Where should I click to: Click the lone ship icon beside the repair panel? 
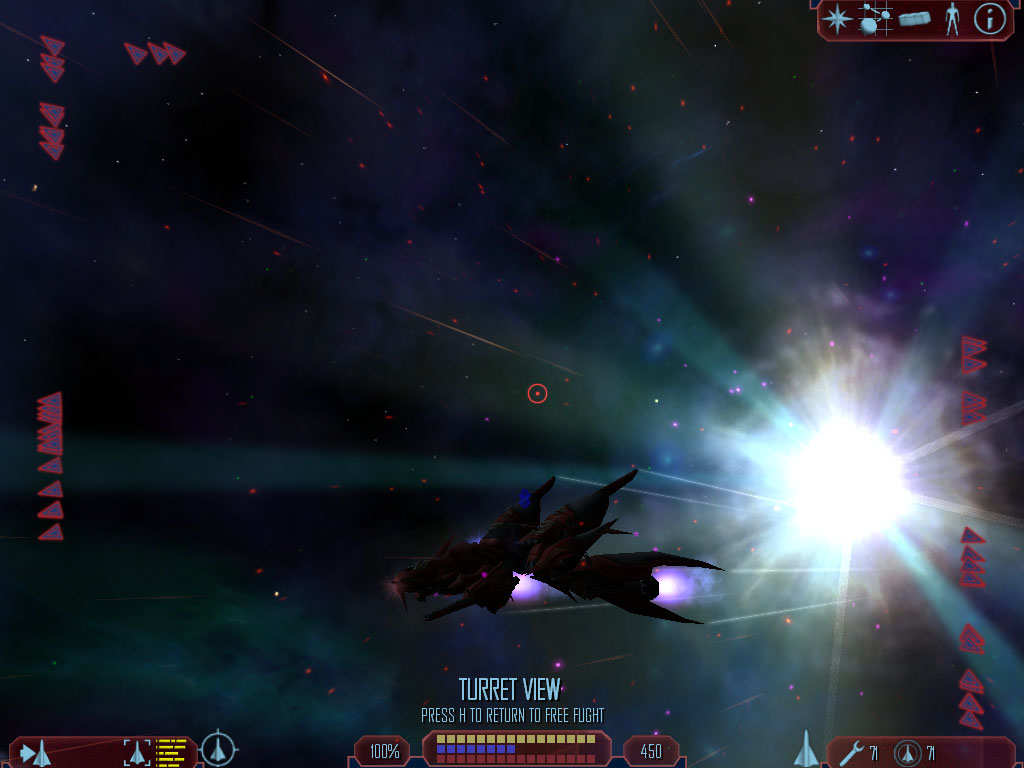[806, 748]
